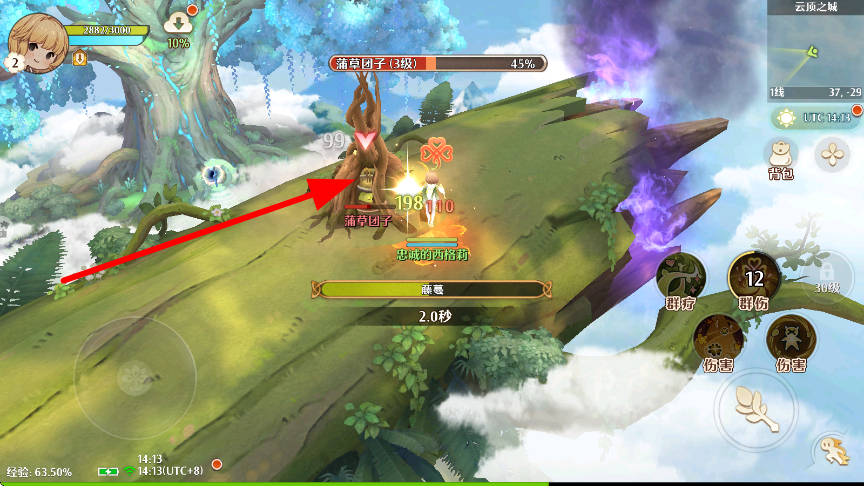Use the 伤害 skill with creature icon
864x486 pixels.
click(x=790, y=338)
